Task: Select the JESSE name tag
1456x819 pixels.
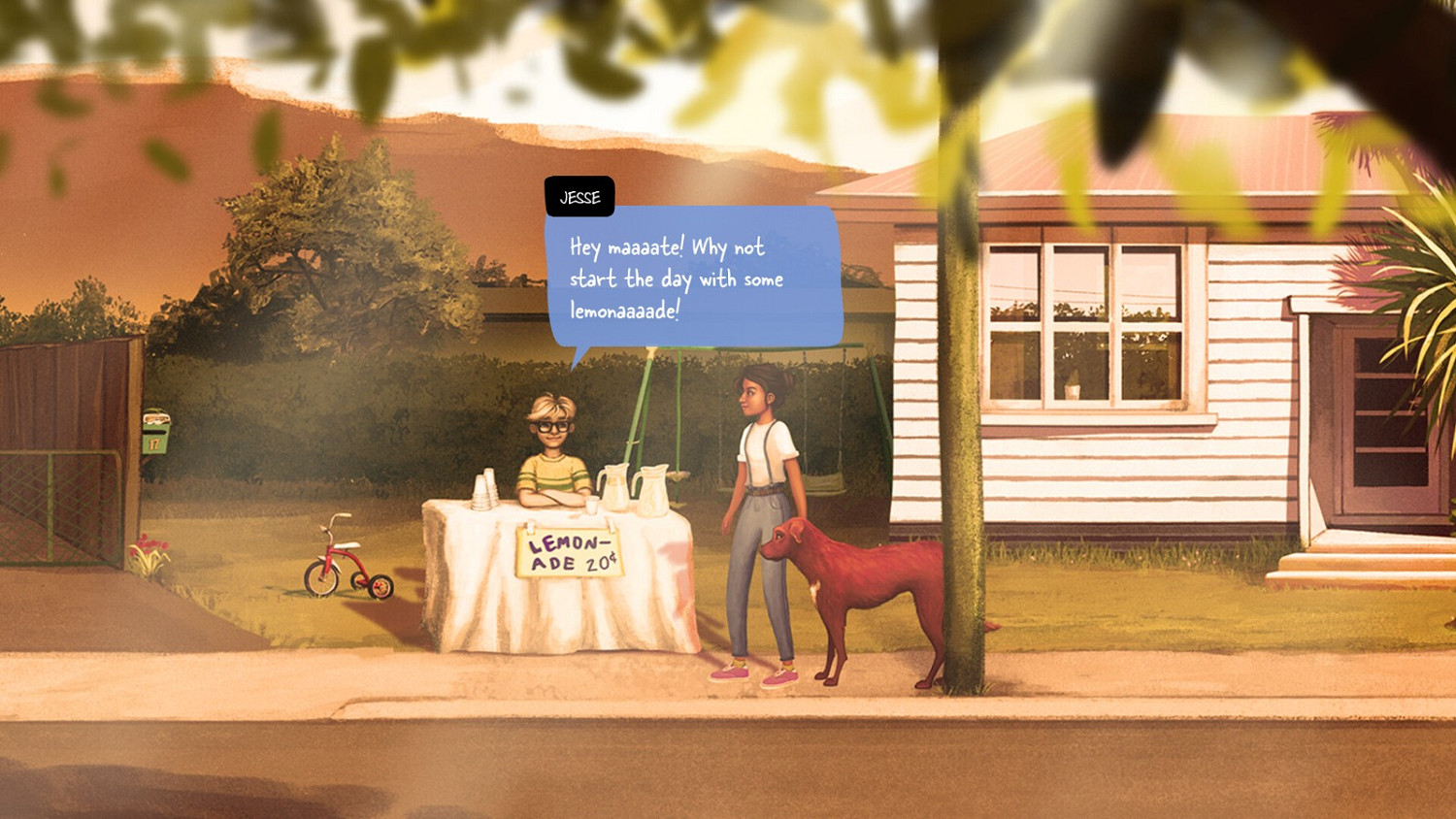Action: (x=579, y=196)
